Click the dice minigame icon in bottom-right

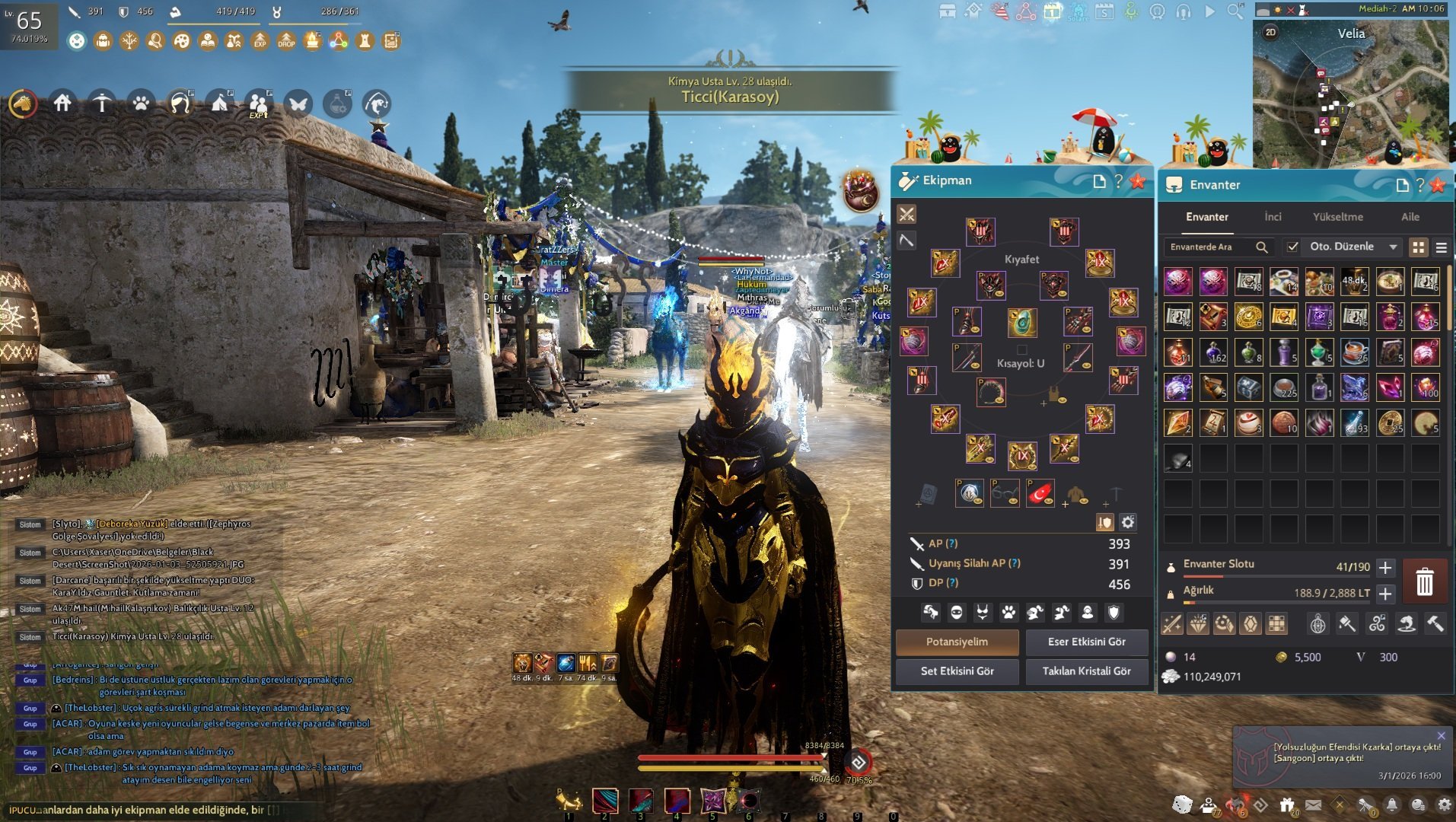pyautogui.click(x=1183, y=804)
